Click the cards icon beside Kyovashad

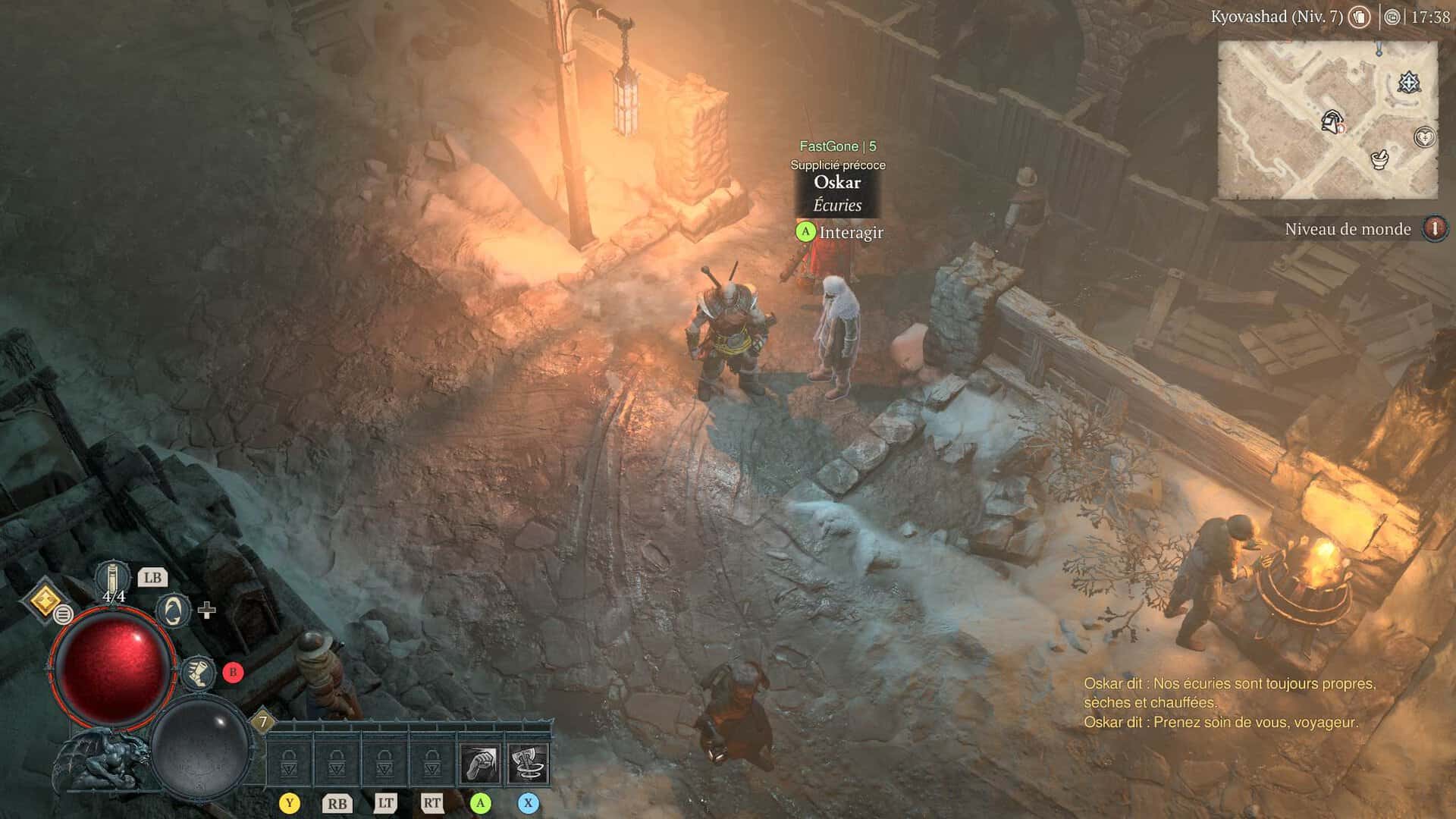pos(1359,17)
